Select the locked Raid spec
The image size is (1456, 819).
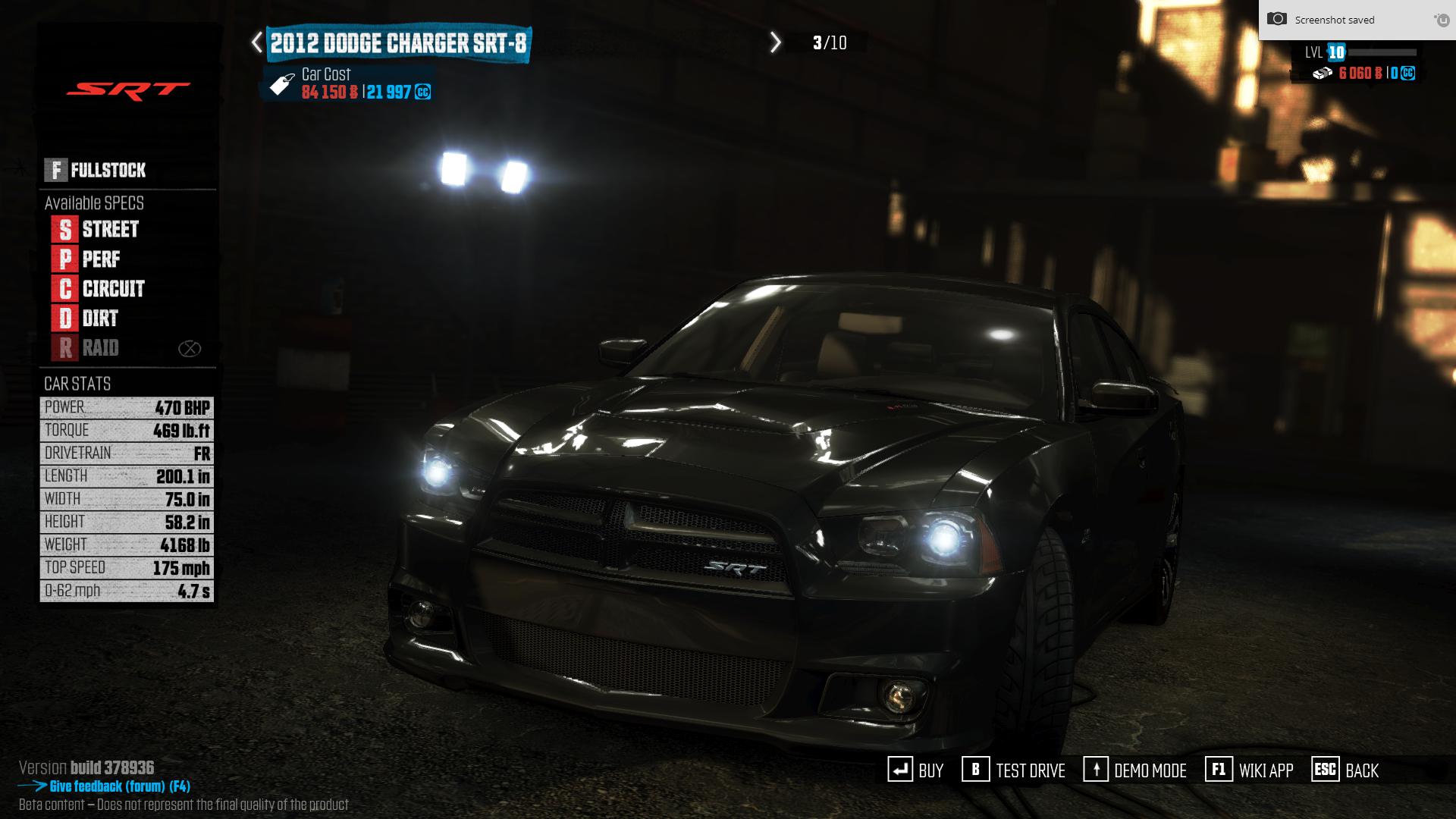pos(86,348)
